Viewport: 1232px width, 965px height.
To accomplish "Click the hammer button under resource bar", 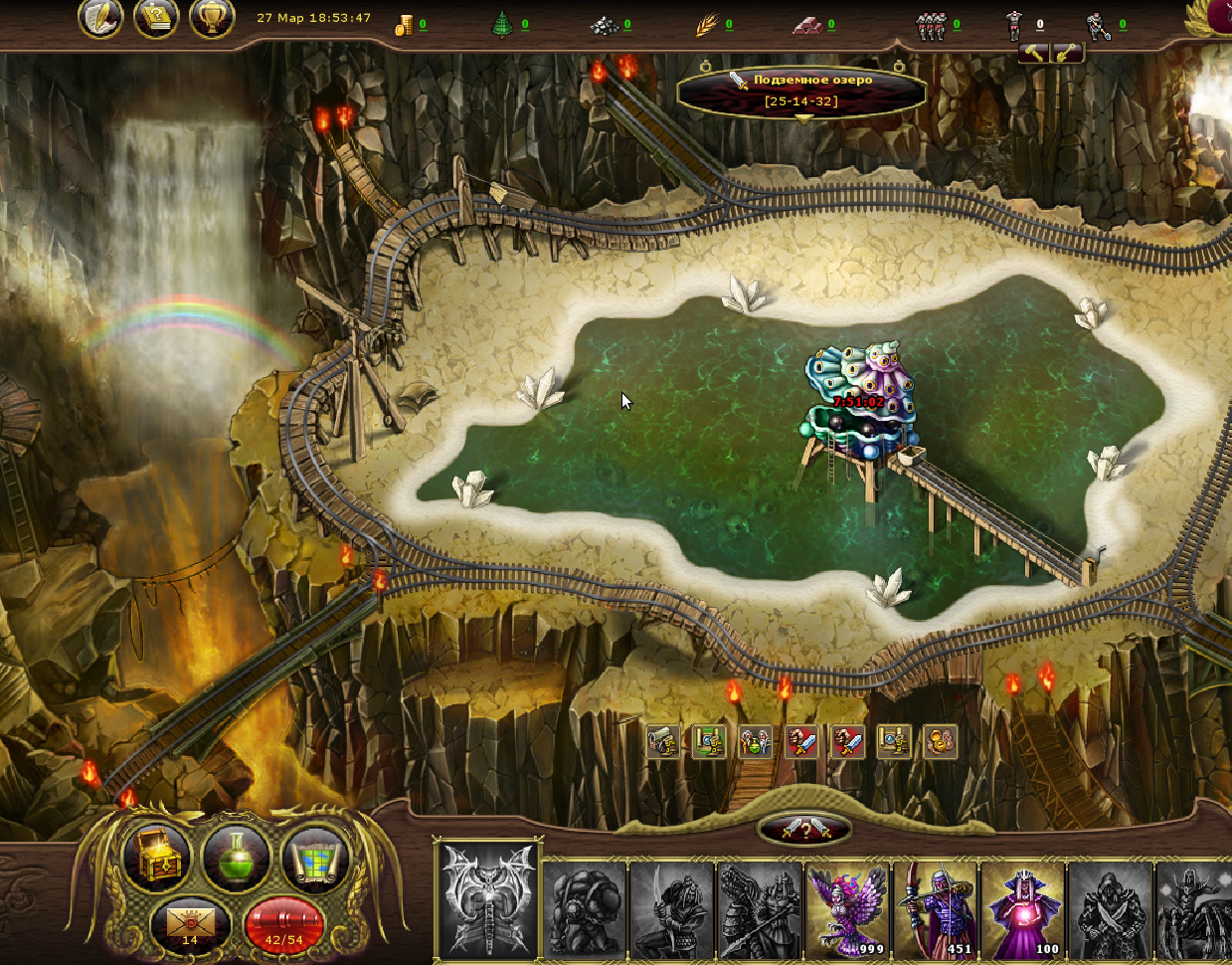I will 1034,54.
